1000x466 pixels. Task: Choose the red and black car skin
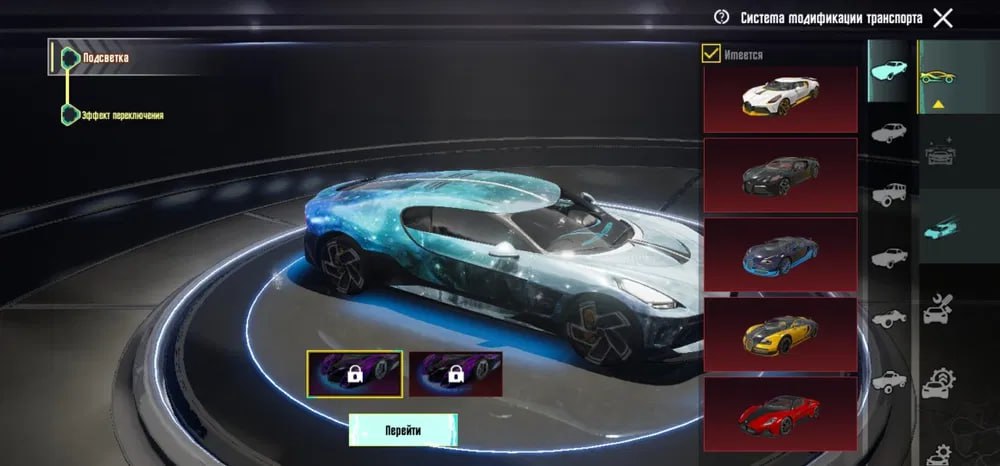pos(780,408)
